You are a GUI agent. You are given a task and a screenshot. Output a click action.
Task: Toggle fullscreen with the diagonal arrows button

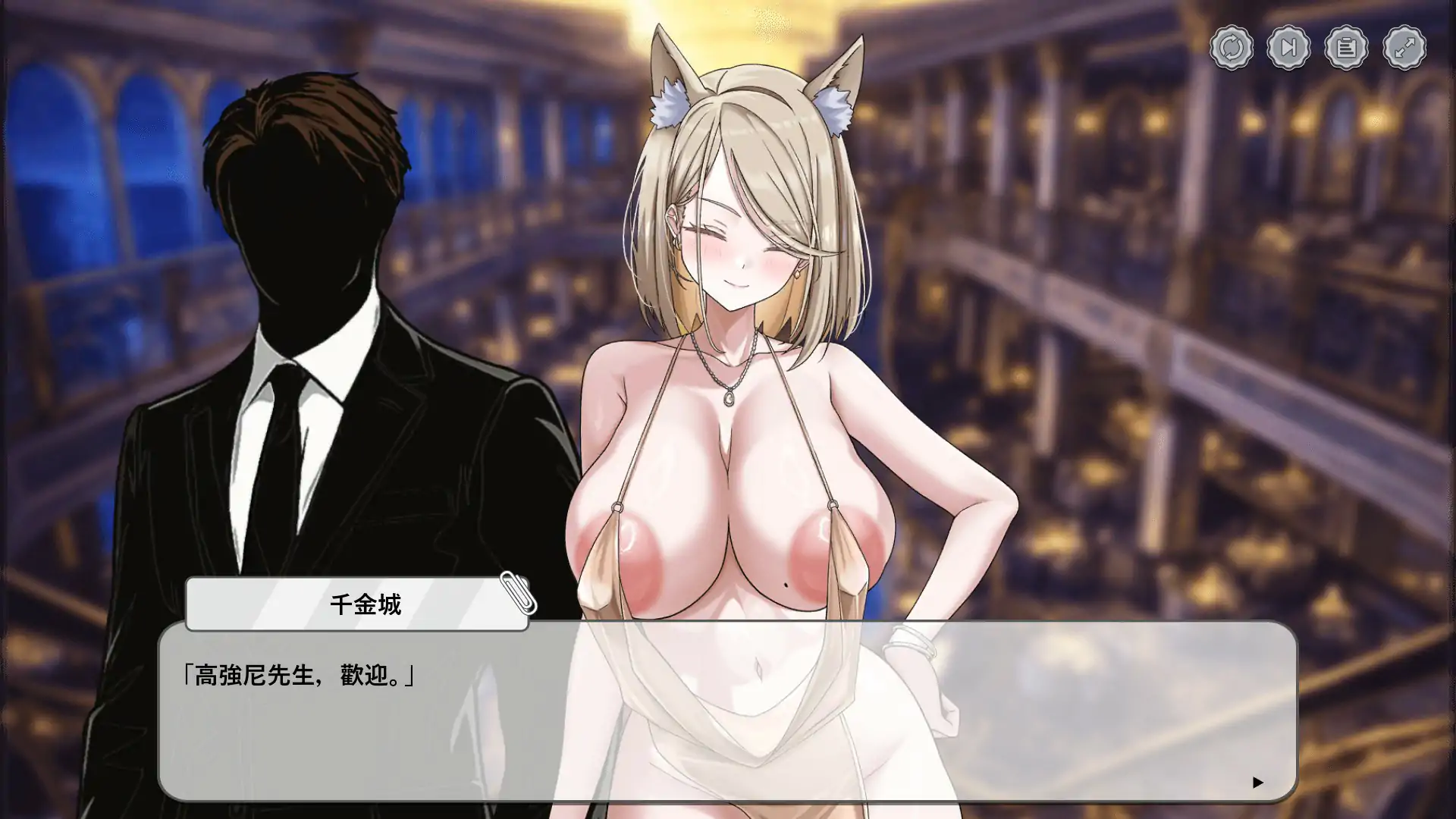(x=1404, y=47)
